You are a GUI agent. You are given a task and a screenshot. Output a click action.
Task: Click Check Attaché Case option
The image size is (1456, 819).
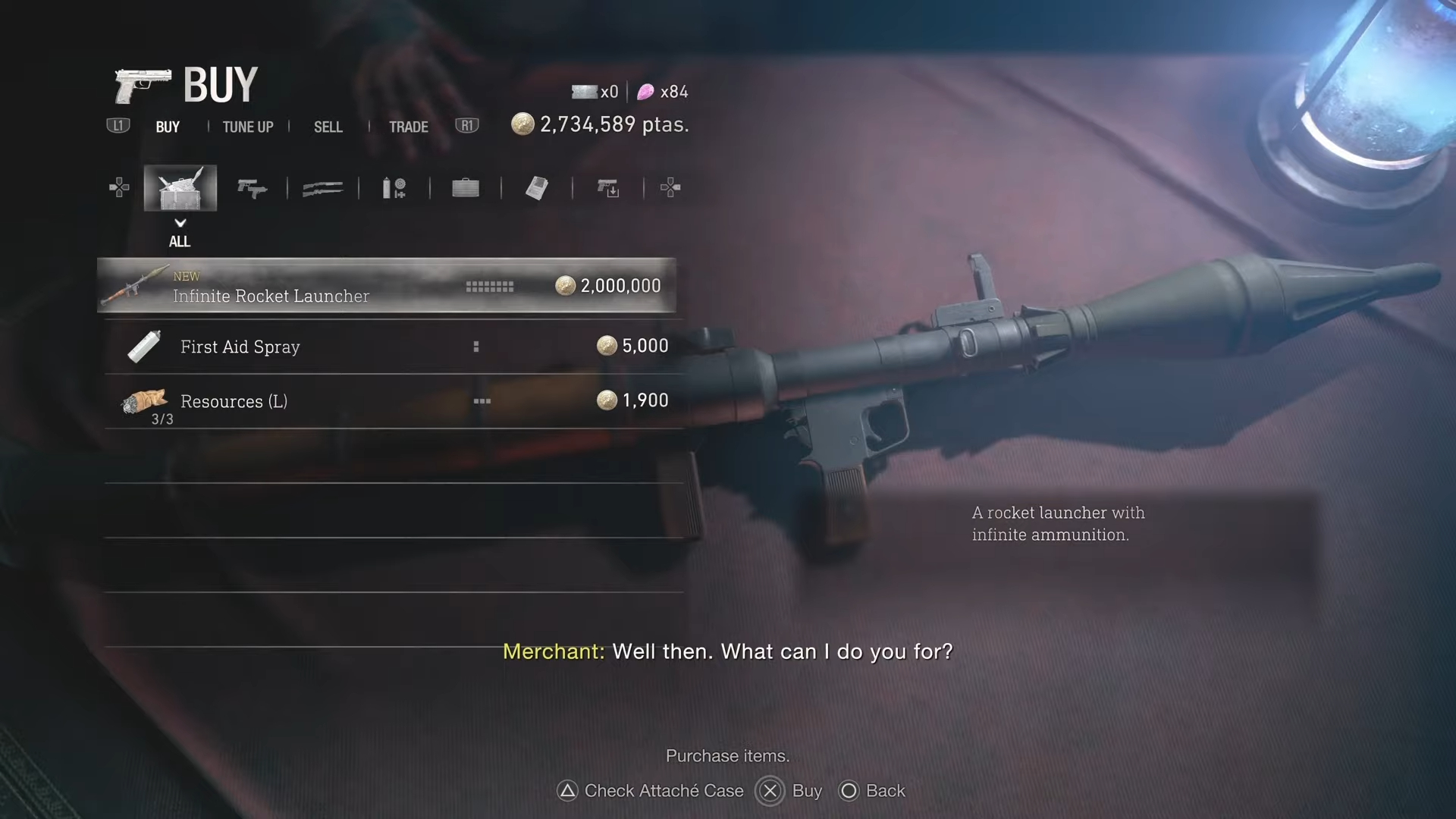(651, 791)
